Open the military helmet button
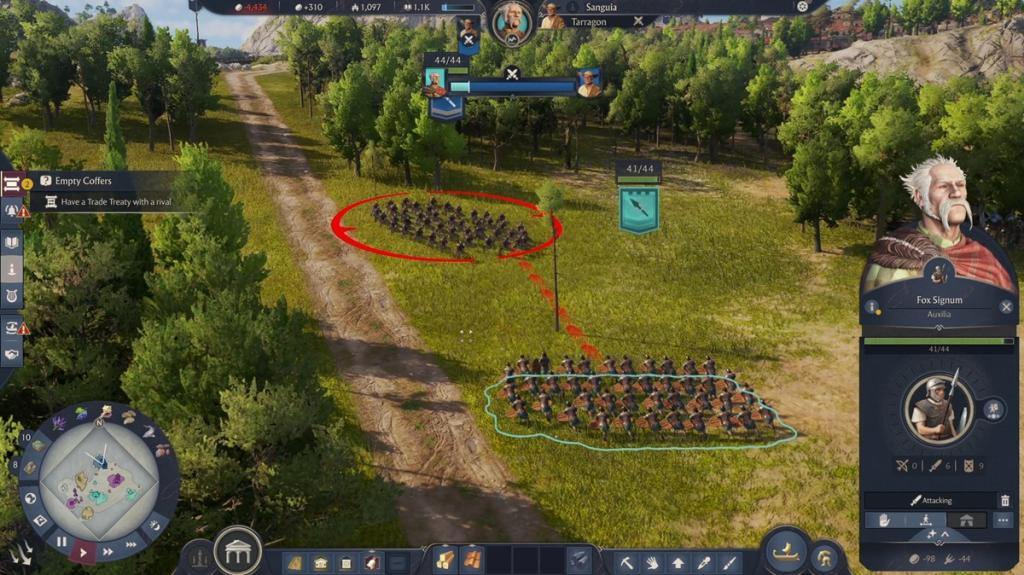 pos(826,556)
